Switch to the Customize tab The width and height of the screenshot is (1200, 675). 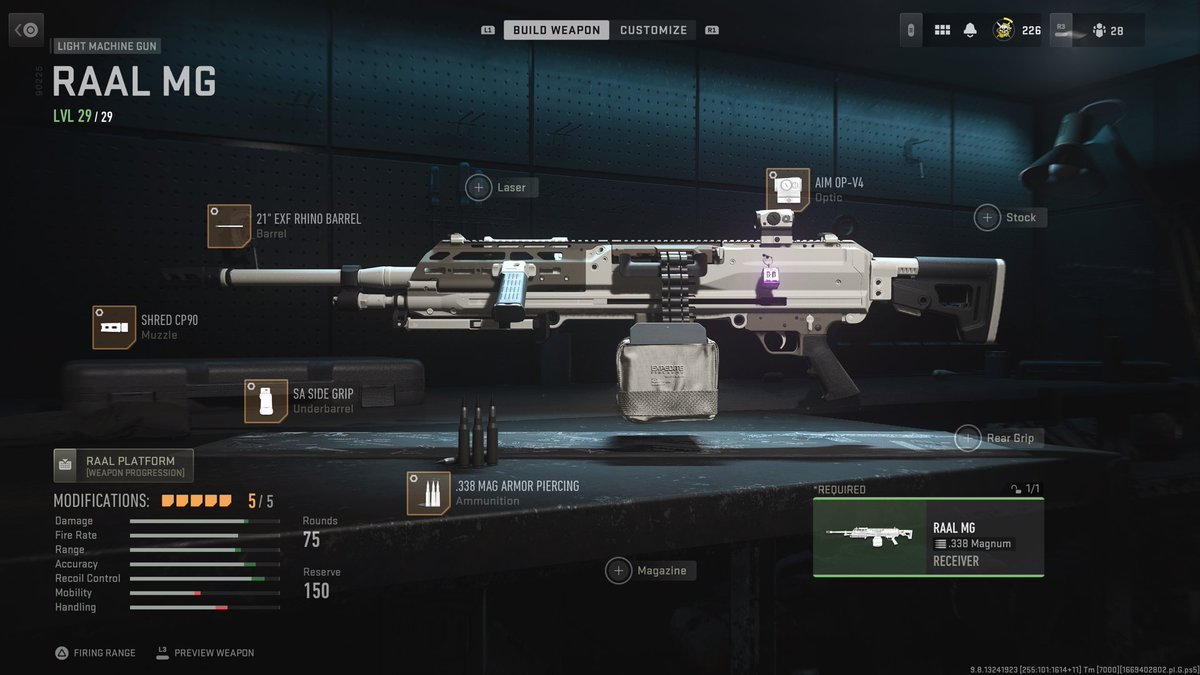653,30
